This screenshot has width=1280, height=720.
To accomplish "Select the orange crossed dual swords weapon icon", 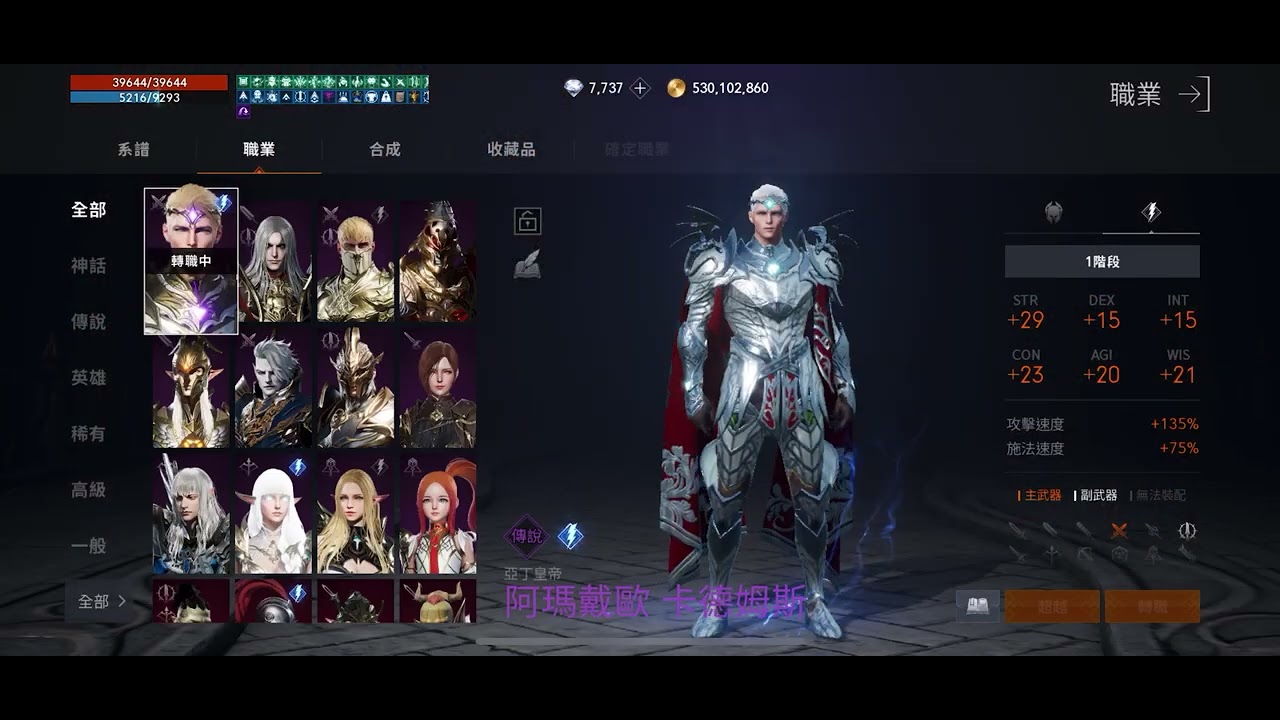I will click(1119, 530).
